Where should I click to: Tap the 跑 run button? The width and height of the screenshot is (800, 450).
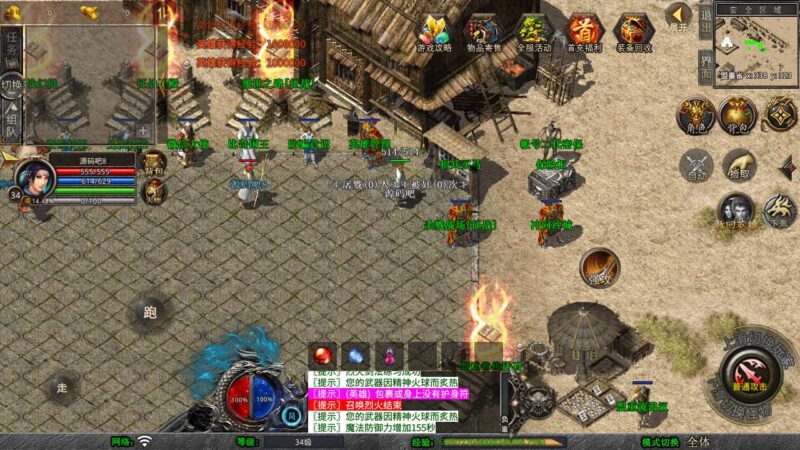click(150, 313)
